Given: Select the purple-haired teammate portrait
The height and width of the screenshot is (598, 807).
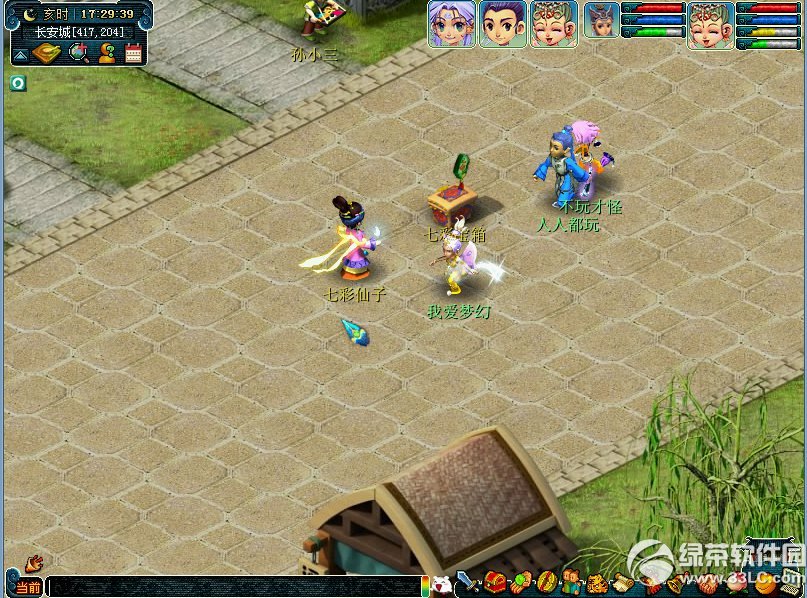Looking at the screenshot, I should (451, 23).
